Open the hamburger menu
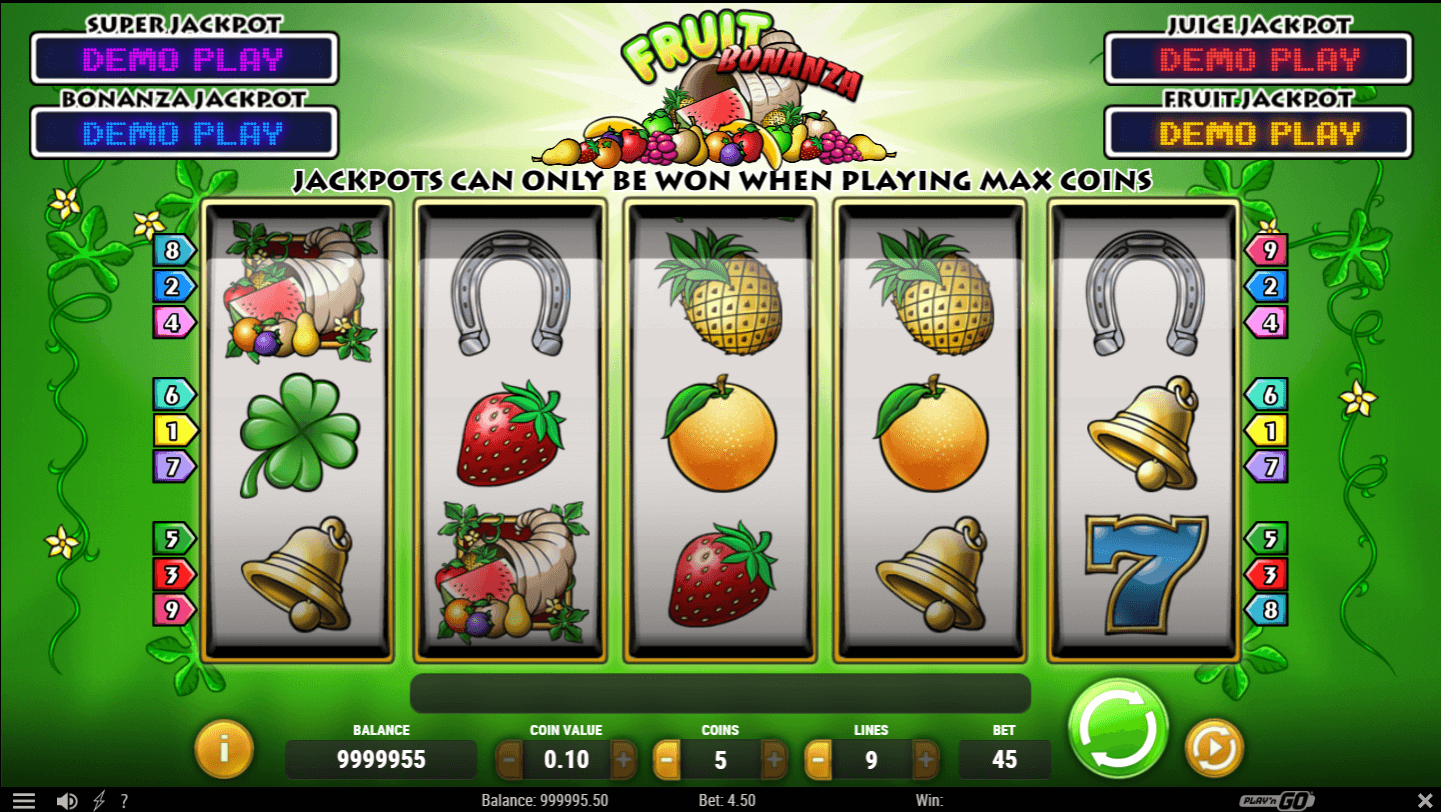Screen dimensions: 1441x812 (23, 801)
